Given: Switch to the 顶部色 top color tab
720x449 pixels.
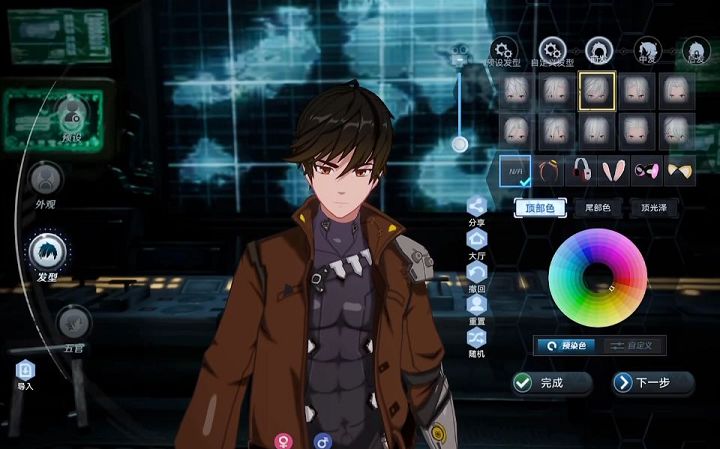Looking at the screenshot, I should coord(540,209).
